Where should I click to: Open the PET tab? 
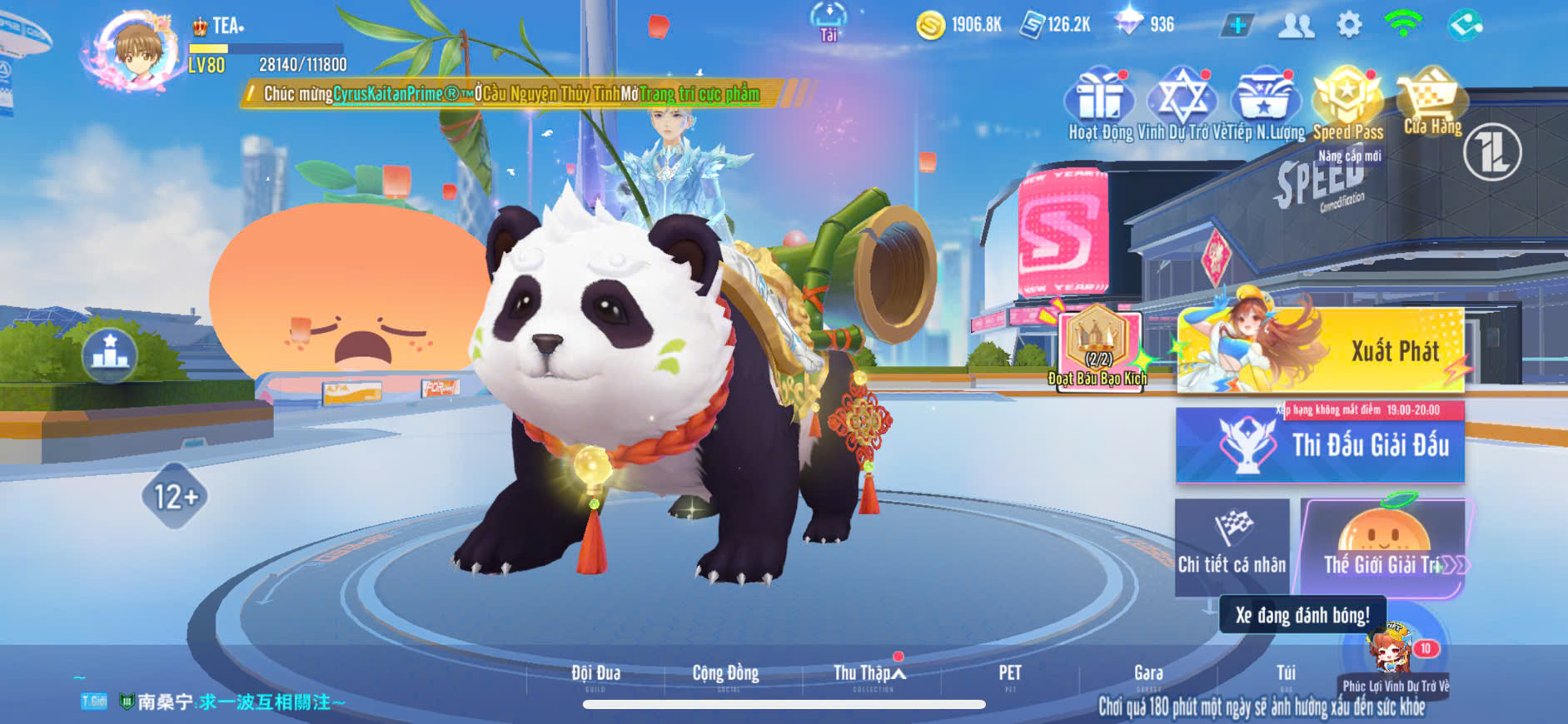1010,675
